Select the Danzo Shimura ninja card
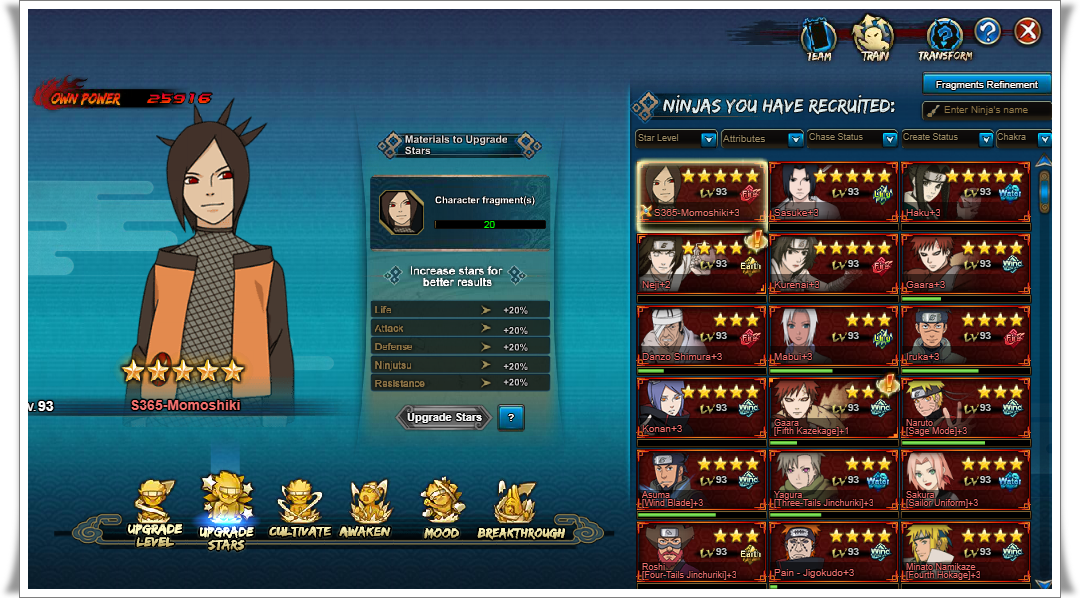1080x598 pixels. pos(701,334)
